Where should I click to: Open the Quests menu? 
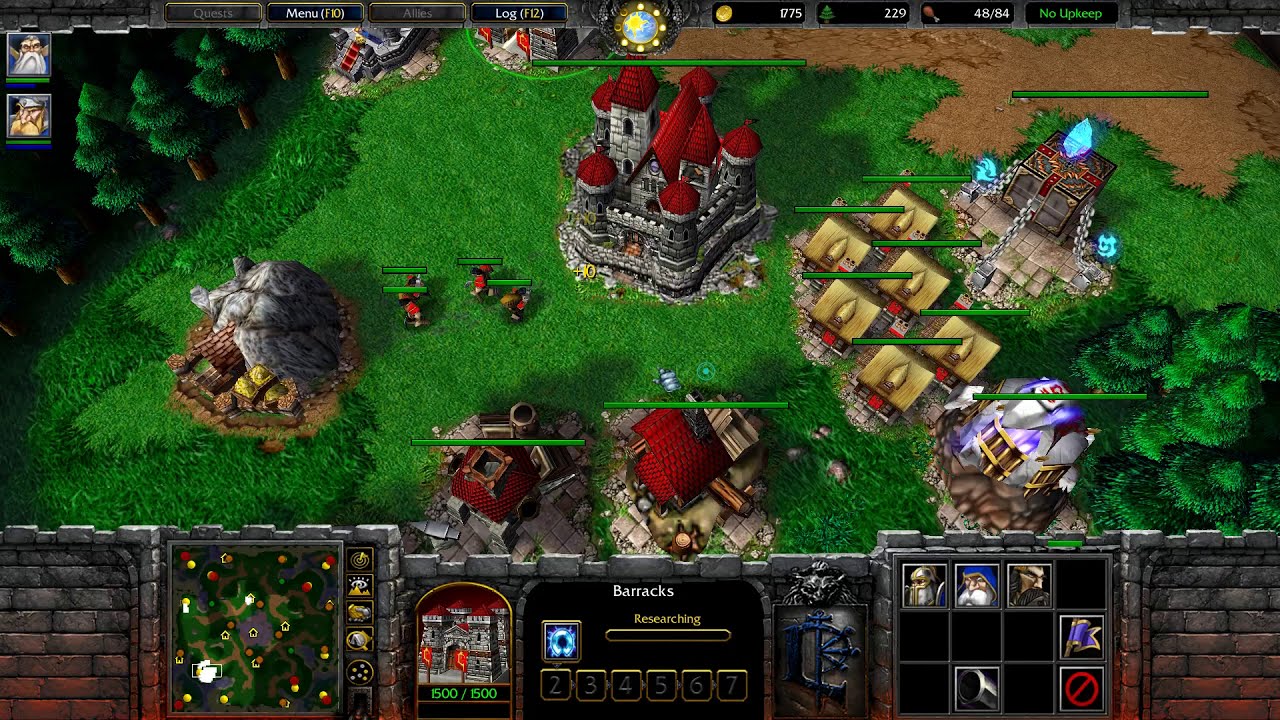click(x=213, y=13)
